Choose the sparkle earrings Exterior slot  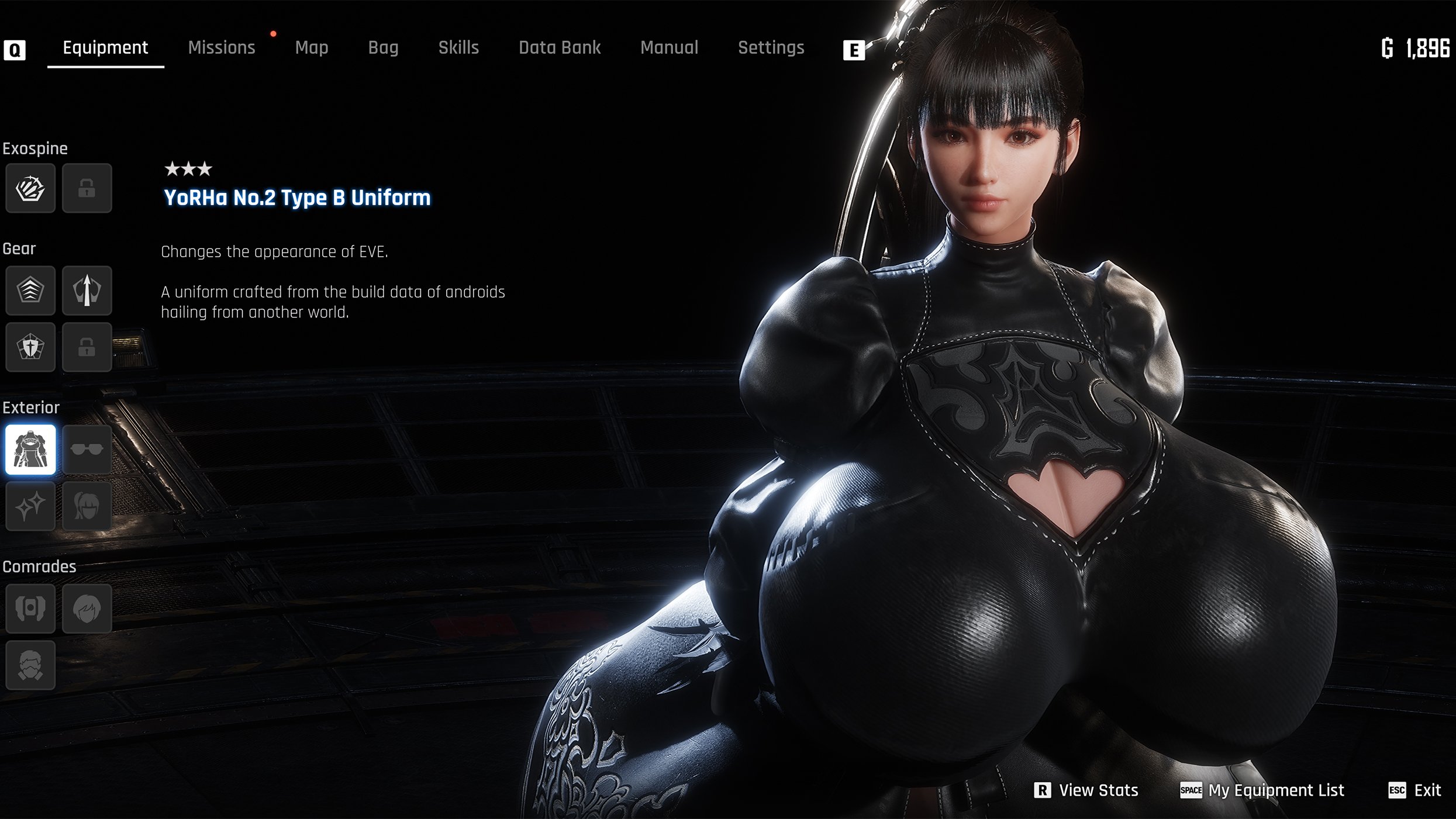point(30,506)
